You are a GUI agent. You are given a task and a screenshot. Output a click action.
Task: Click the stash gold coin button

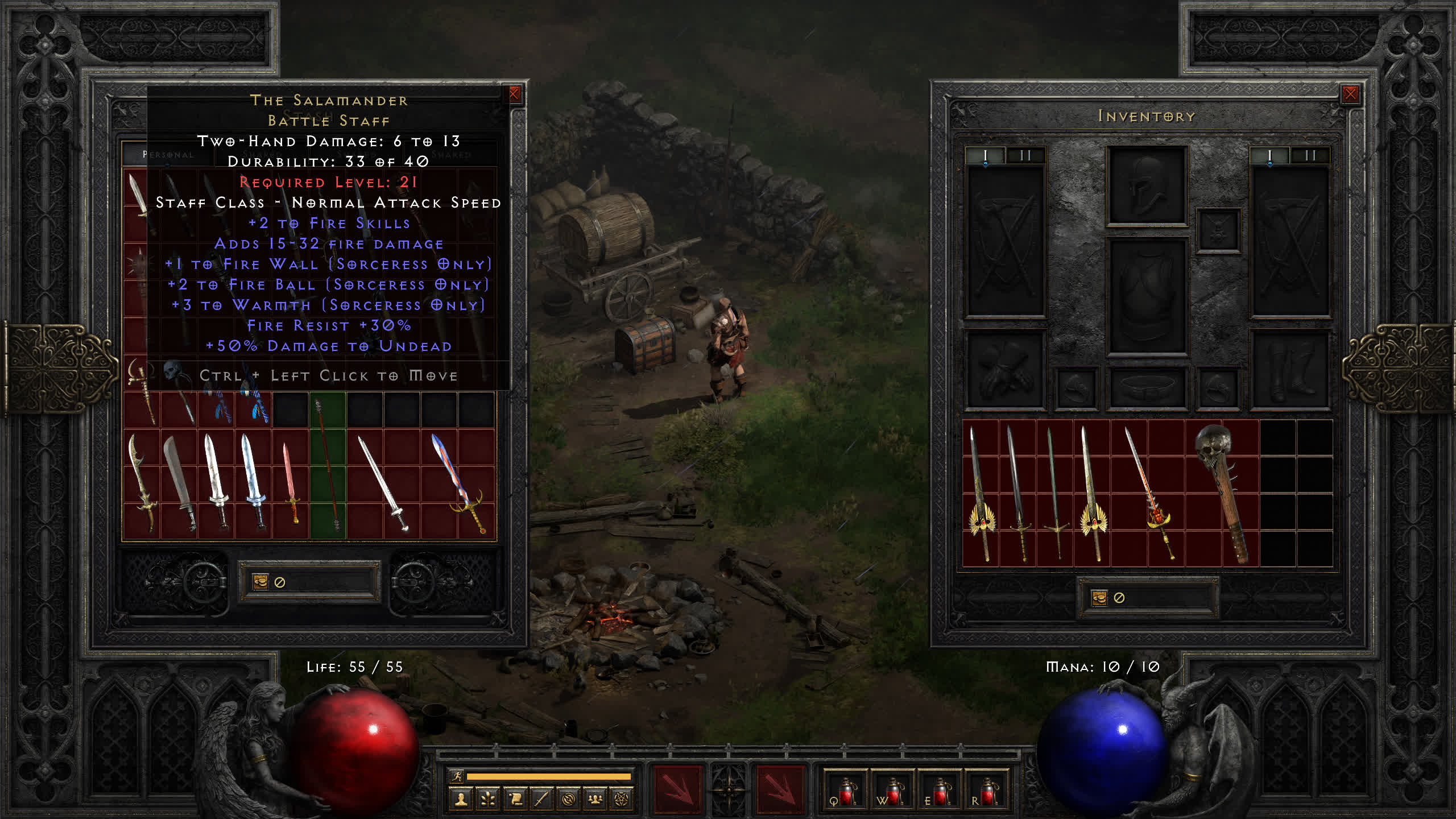point(260,582)
